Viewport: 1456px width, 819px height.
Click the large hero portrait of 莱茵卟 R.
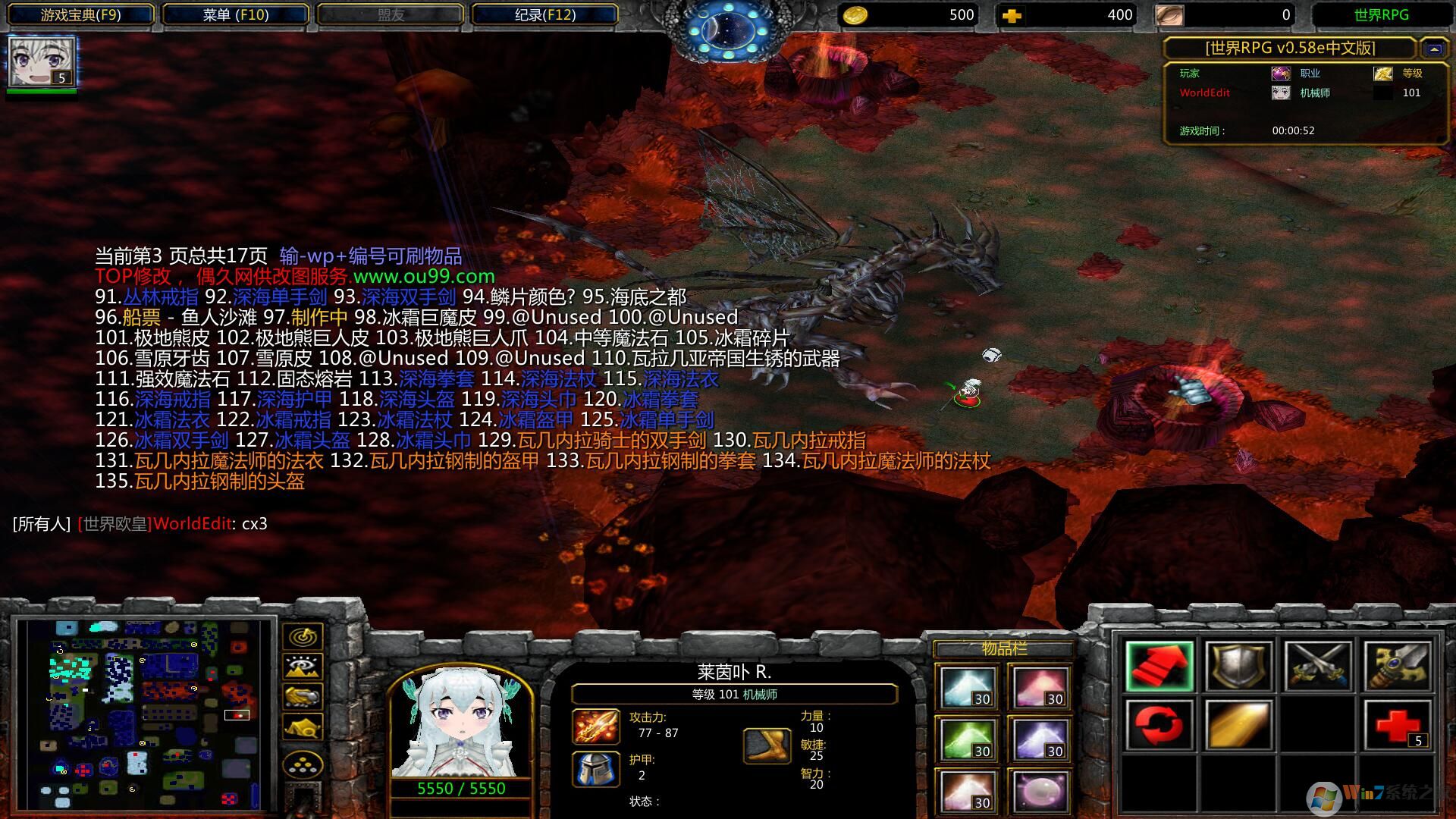coord(460,724)
